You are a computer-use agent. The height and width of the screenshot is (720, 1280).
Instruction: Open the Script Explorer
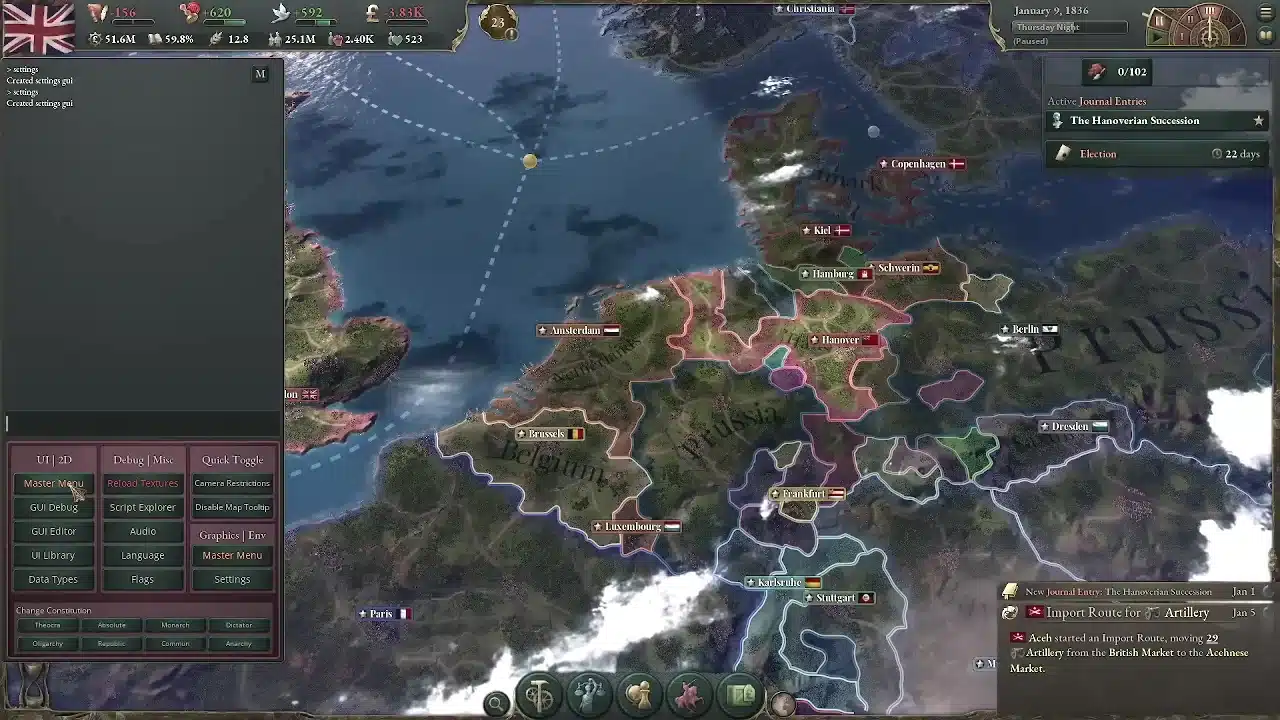[141, 507]
